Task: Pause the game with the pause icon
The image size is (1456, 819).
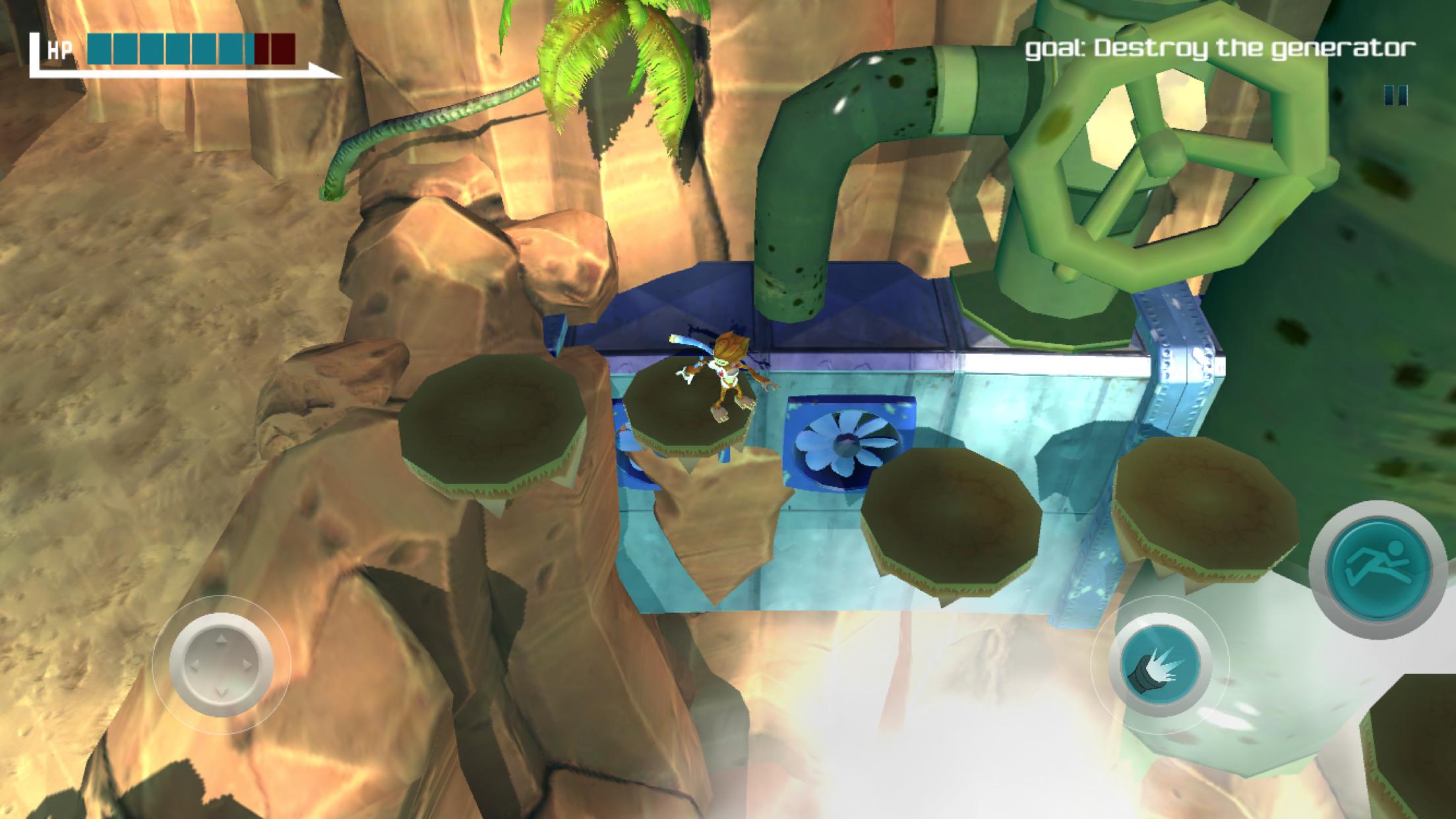Action: coord(1395,96)
